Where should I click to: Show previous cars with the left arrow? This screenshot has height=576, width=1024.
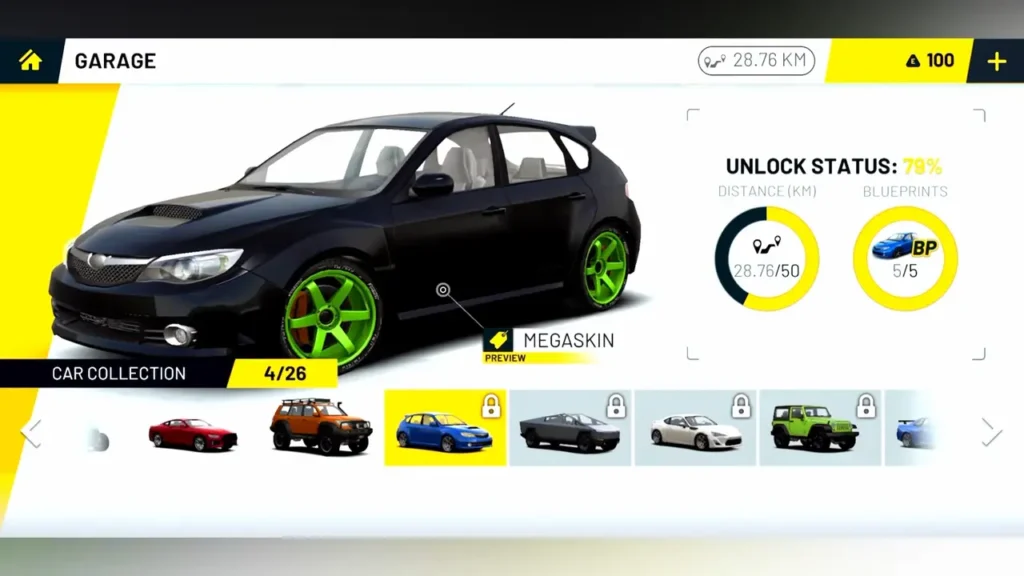coord(32,432)
